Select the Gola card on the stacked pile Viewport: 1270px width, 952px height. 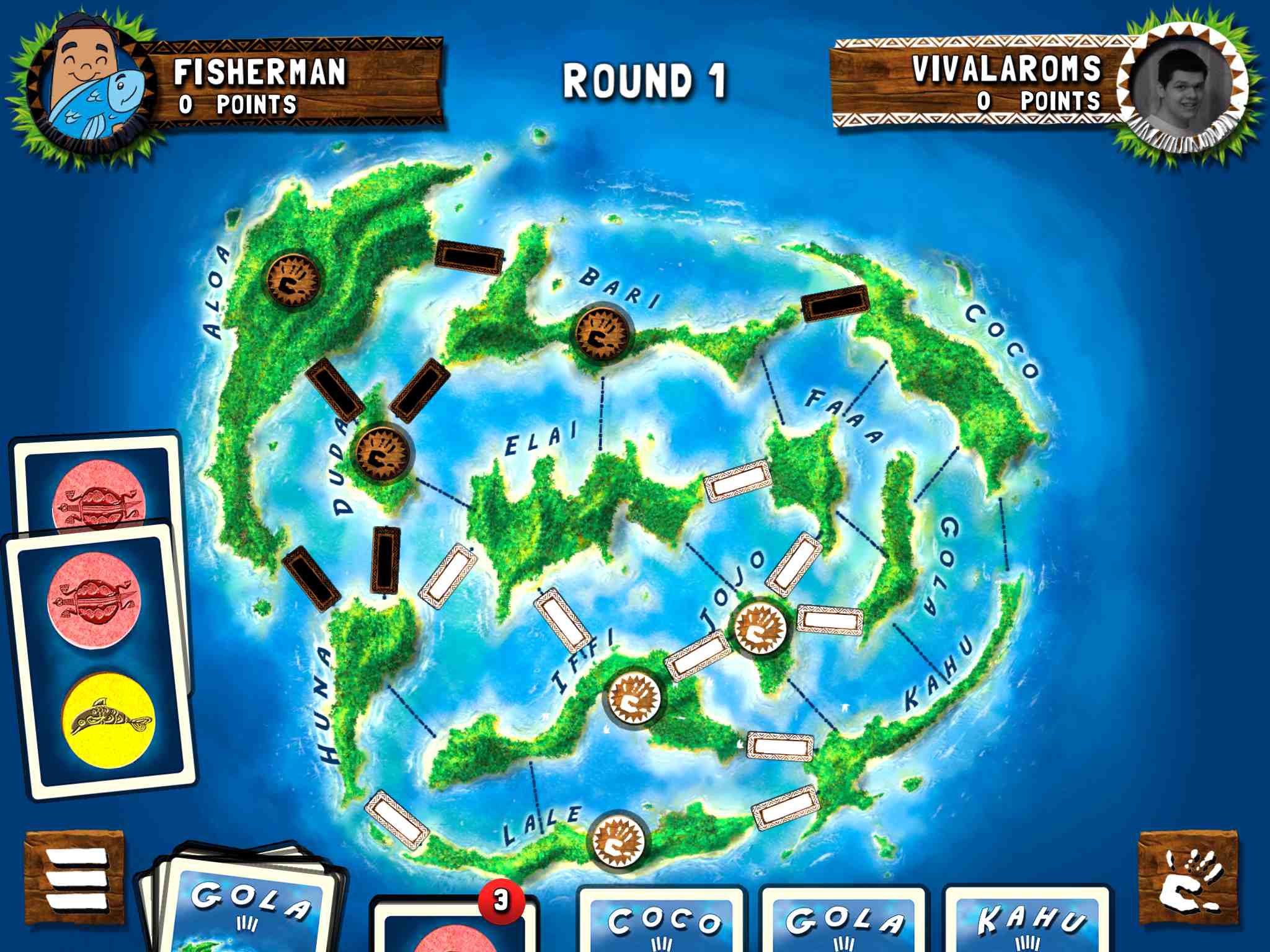pos(248,905)
